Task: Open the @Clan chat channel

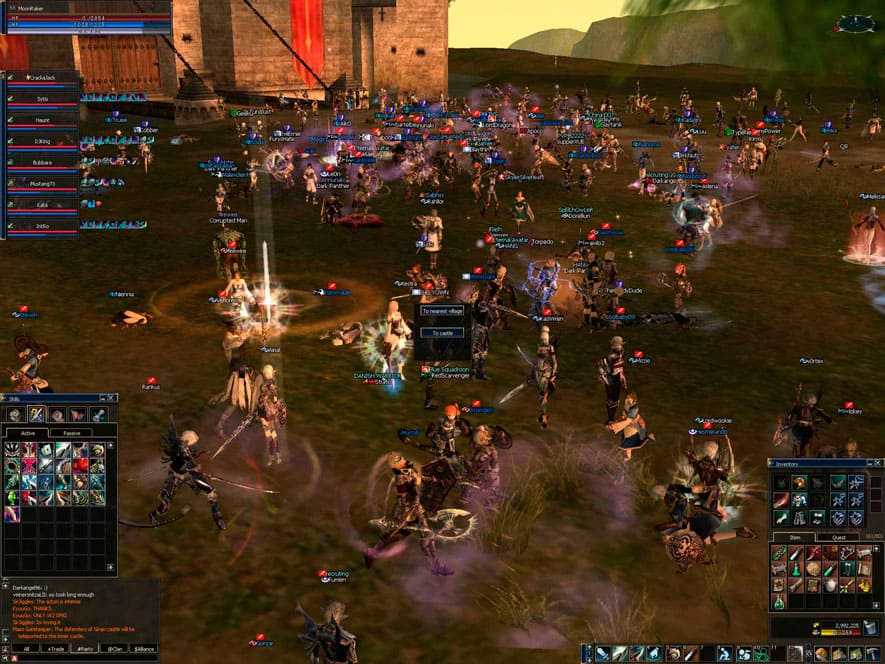Action: pos(118,649)
